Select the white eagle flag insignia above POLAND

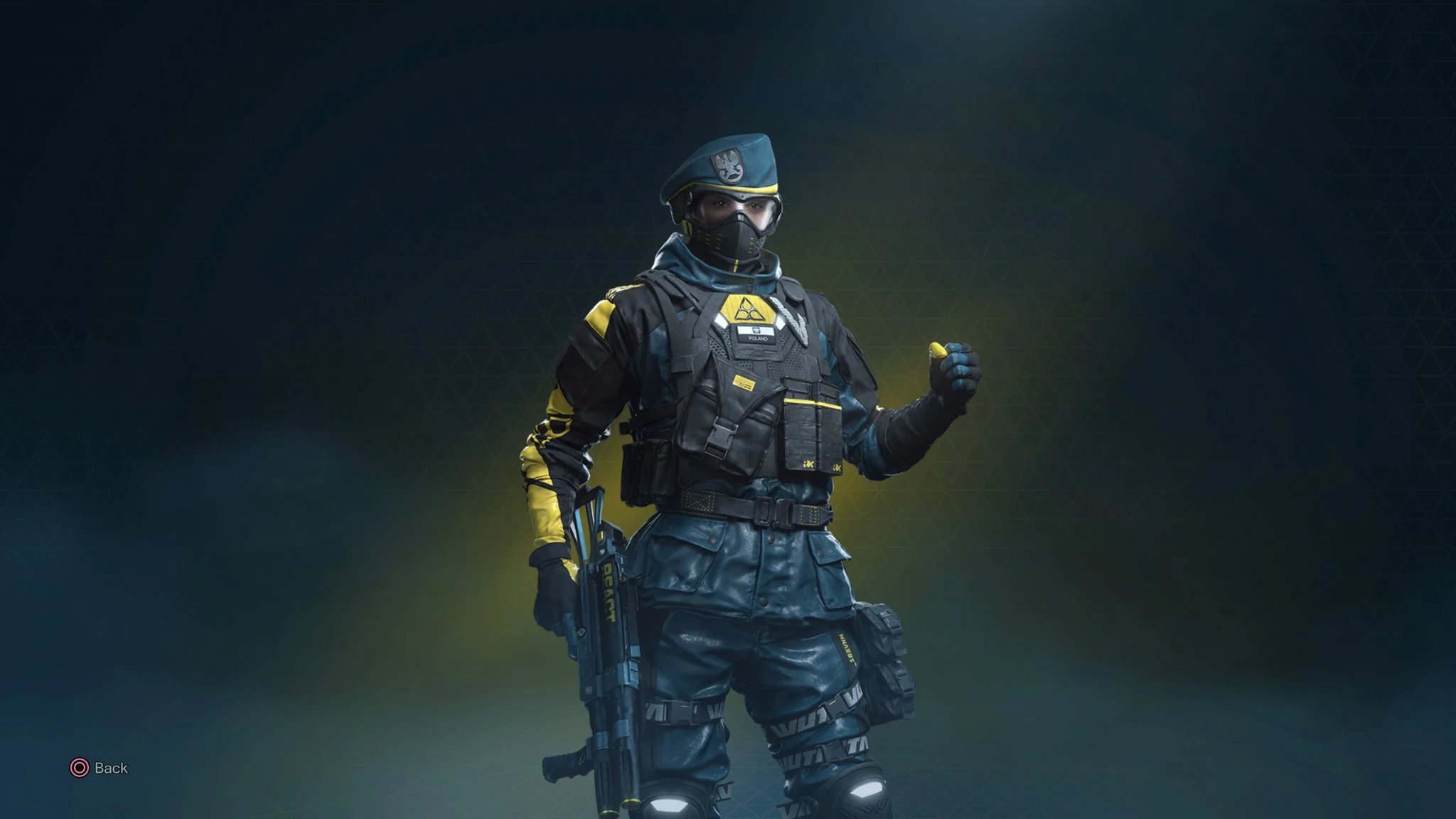point(756,329)
